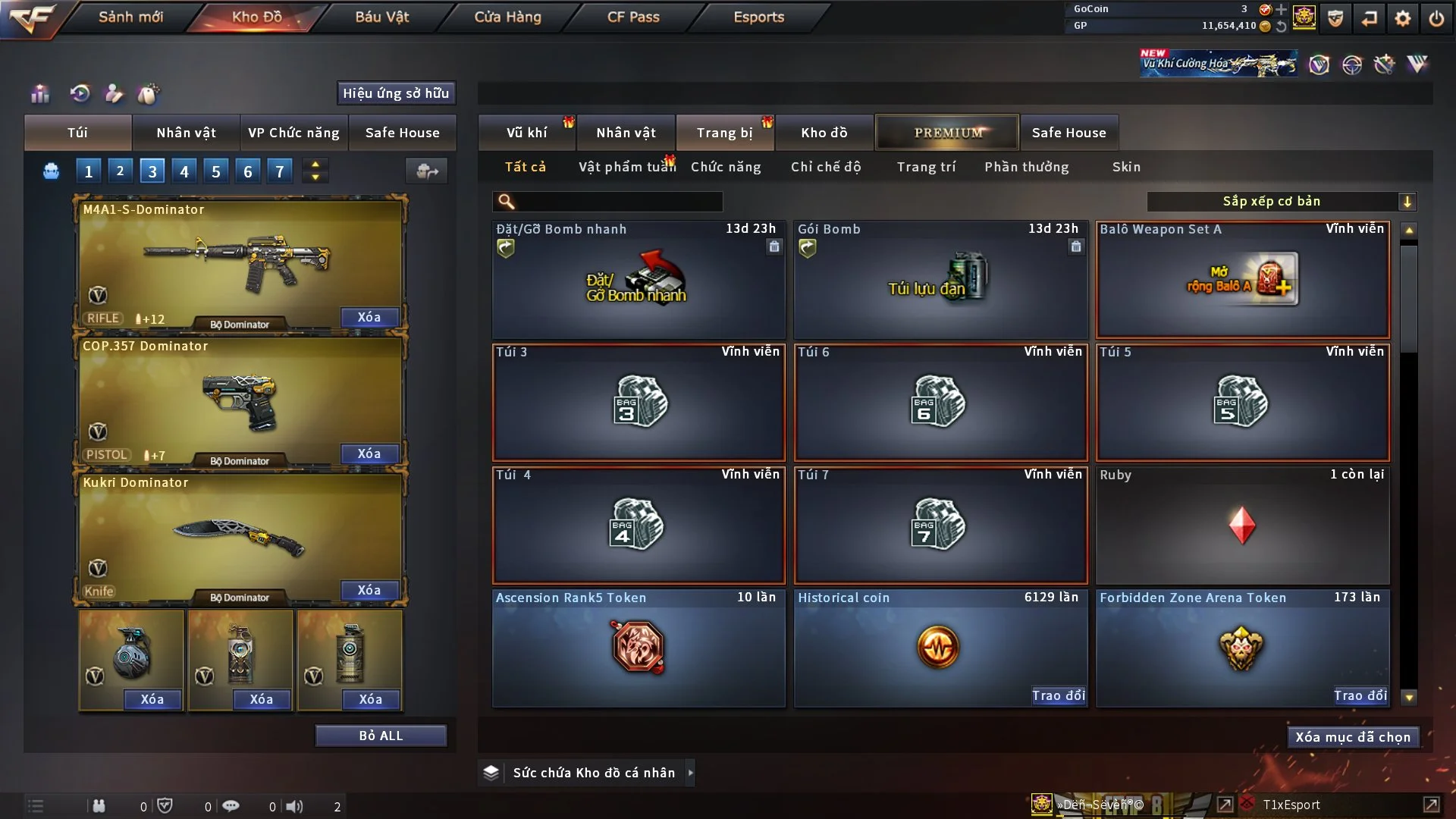The image size is (1456, 819).
Task: Show the Chức năng item filter
Action: 726,167
